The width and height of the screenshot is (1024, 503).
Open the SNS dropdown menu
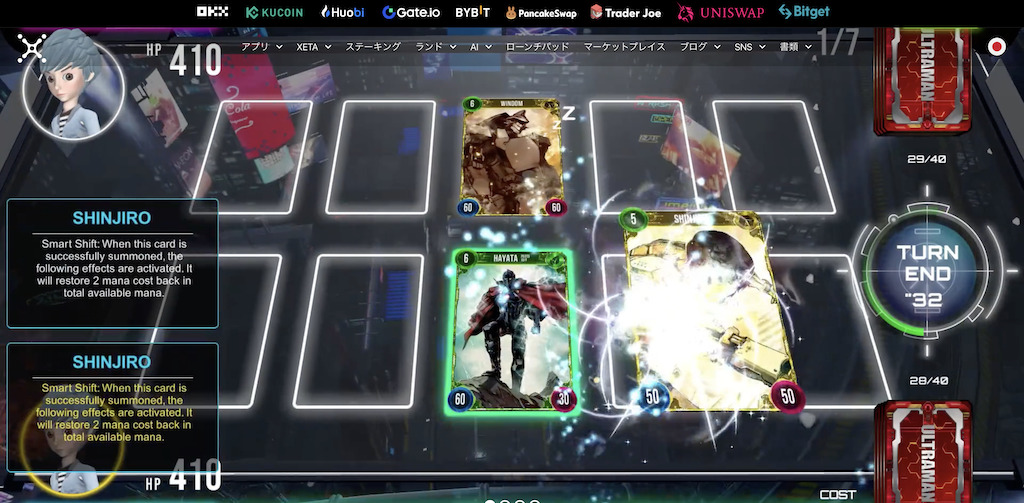tap(748, 47)
